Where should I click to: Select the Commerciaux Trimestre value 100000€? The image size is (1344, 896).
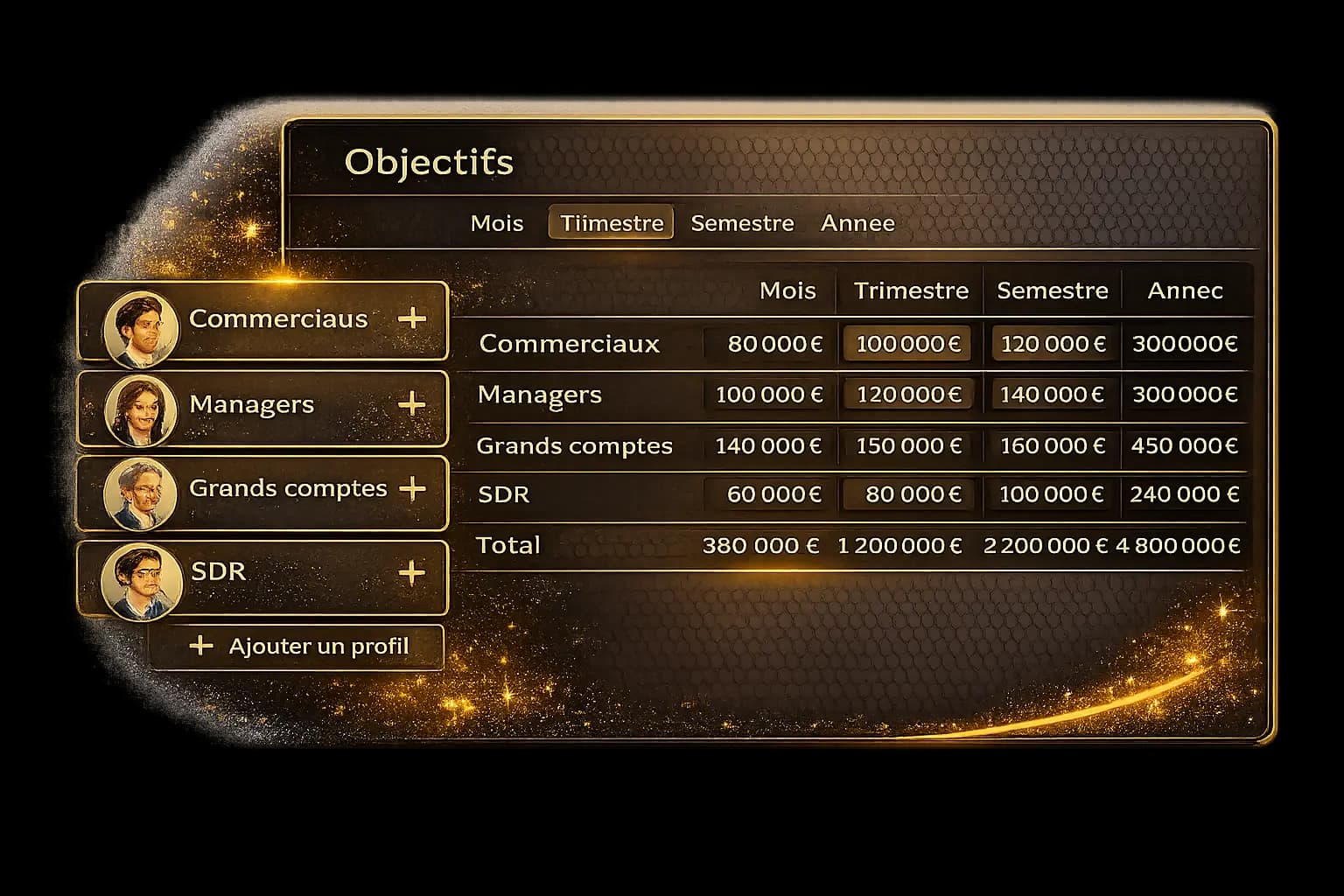coord(906,344)
